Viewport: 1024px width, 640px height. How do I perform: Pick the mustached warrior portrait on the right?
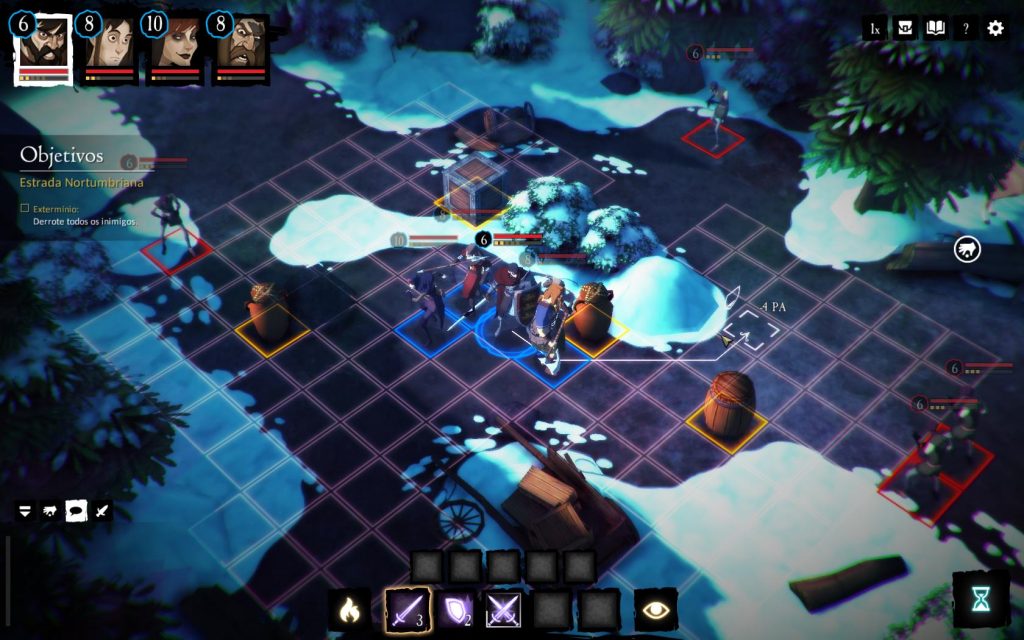(x=241, y=48)
